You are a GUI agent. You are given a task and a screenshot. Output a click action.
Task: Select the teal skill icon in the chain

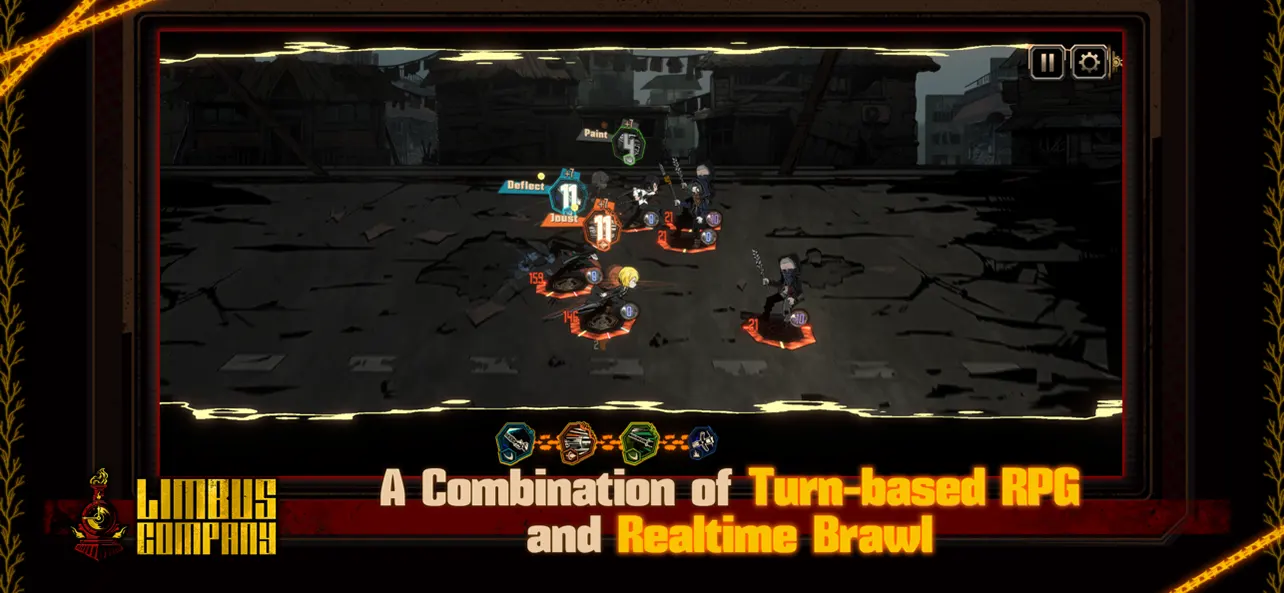point(515,441)
